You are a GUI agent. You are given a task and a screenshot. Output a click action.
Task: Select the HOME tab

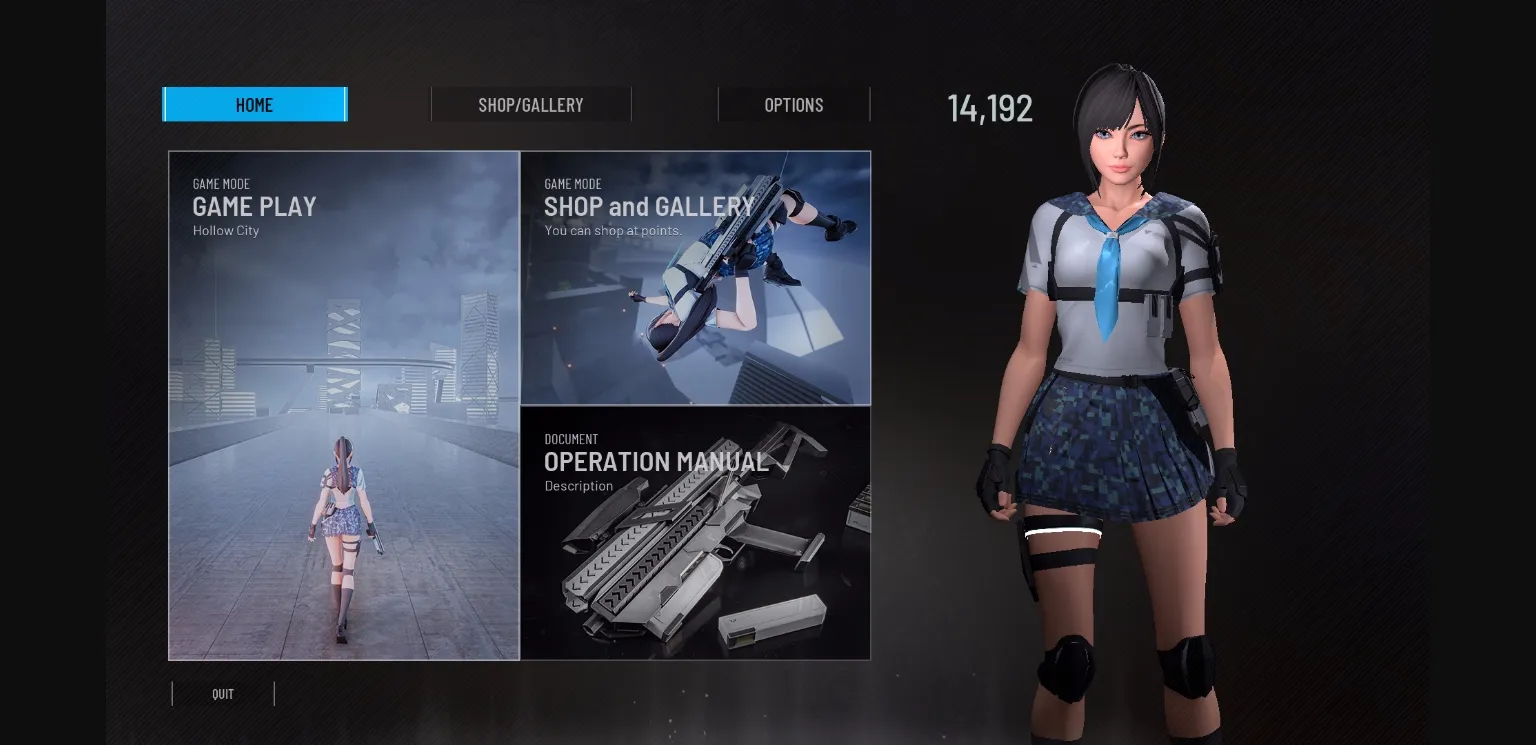[254, 104]
